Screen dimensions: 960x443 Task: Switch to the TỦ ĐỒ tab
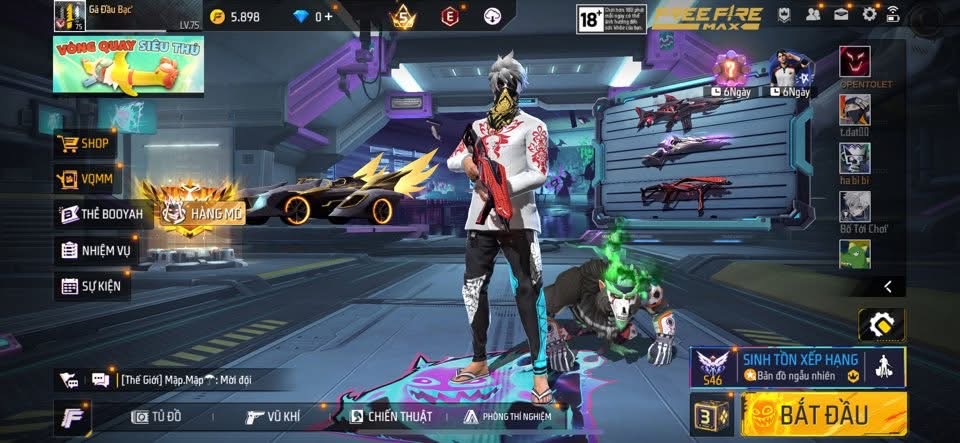(x=158, y=417)
